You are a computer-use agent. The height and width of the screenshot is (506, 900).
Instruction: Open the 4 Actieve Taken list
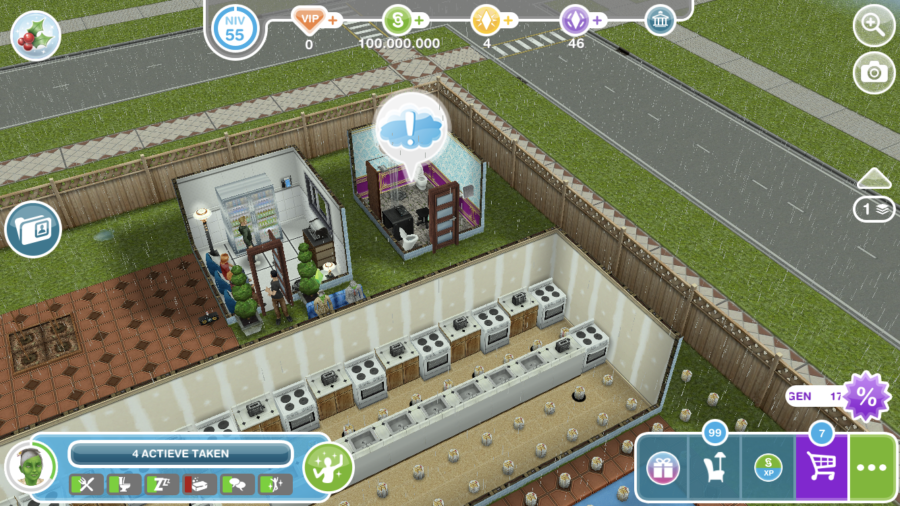pyautogui.click(x=180, y=453)
